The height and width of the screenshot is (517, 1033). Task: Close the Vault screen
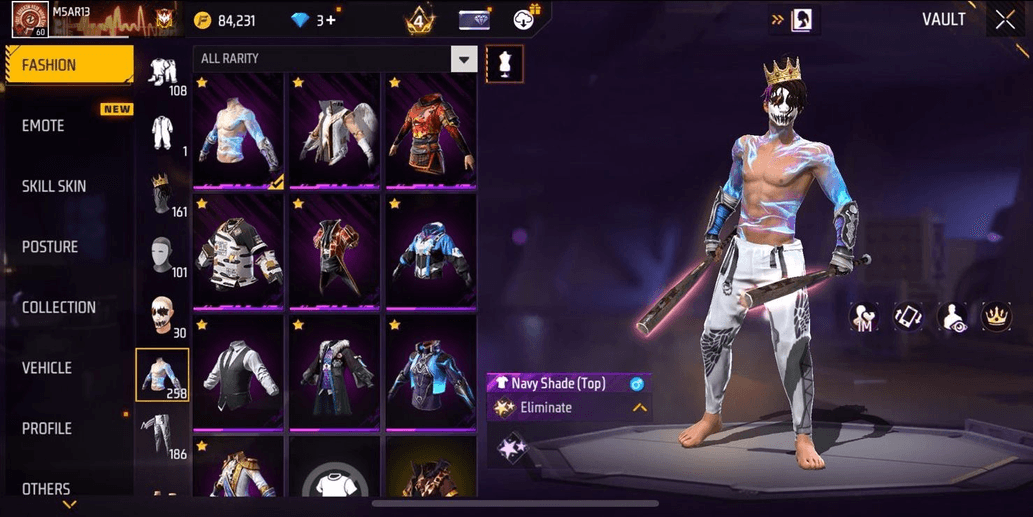point(1004,20)
